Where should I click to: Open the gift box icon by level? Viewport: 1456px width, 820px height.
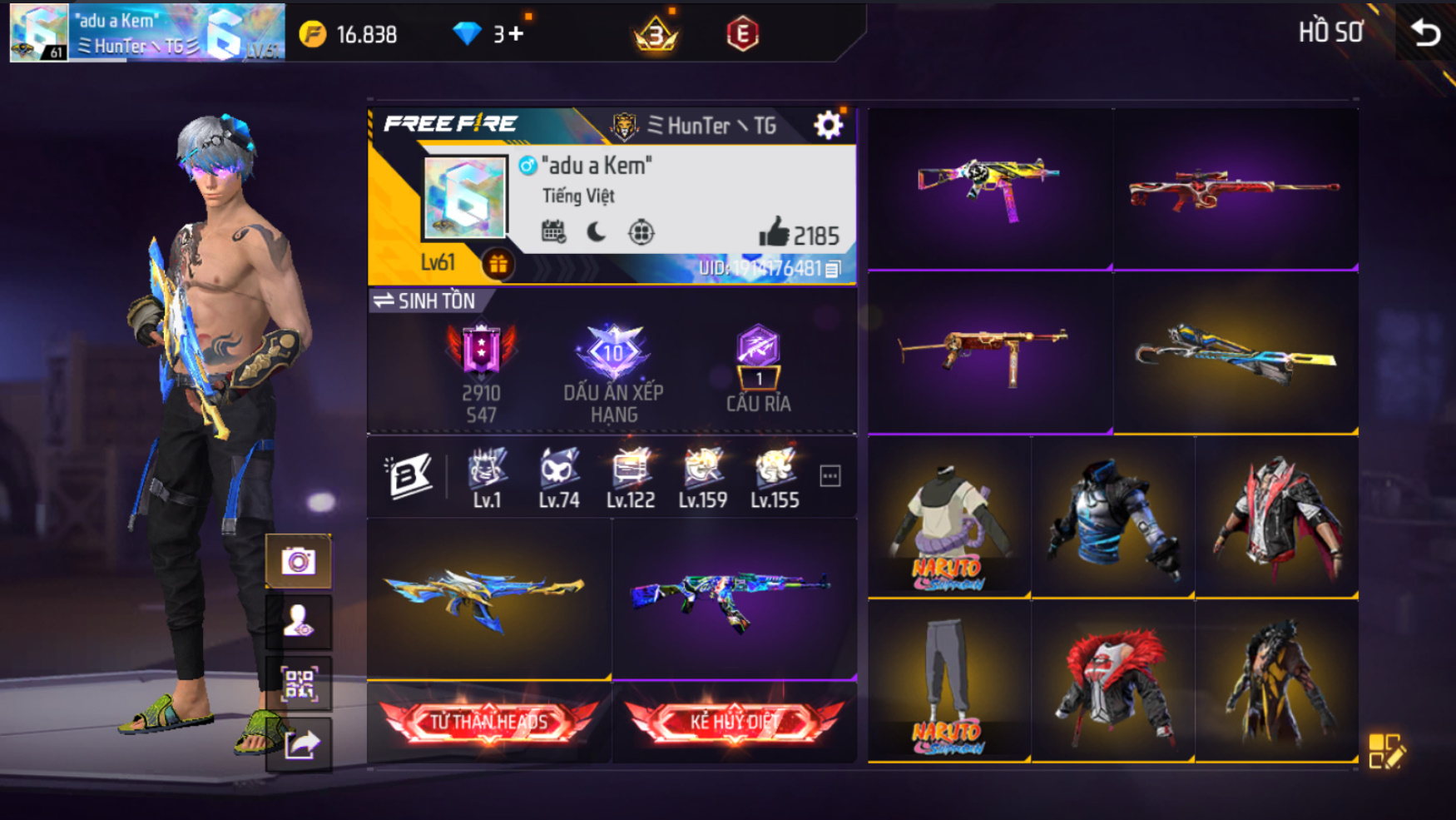(498, 265)
